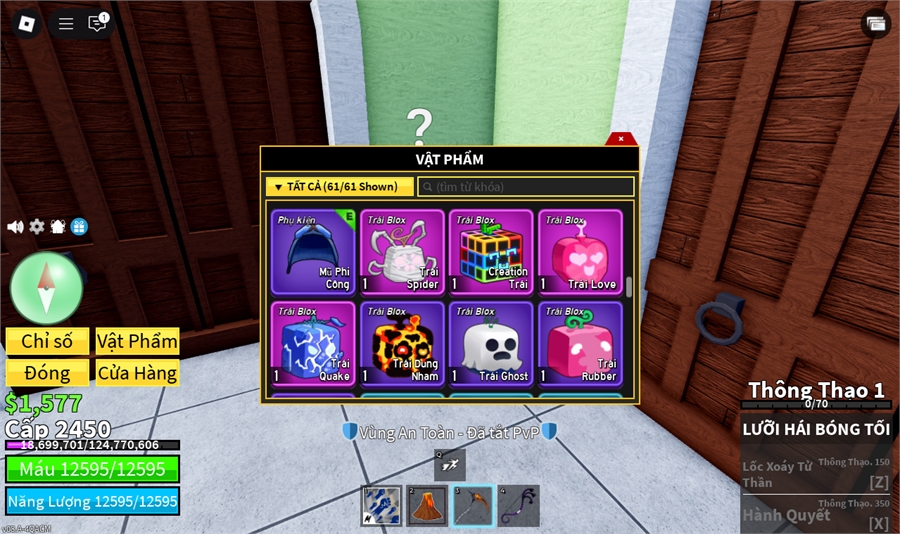Toggle the sound speaker icon
Viewport: 900px width, 534px height.
pos(15,227)
